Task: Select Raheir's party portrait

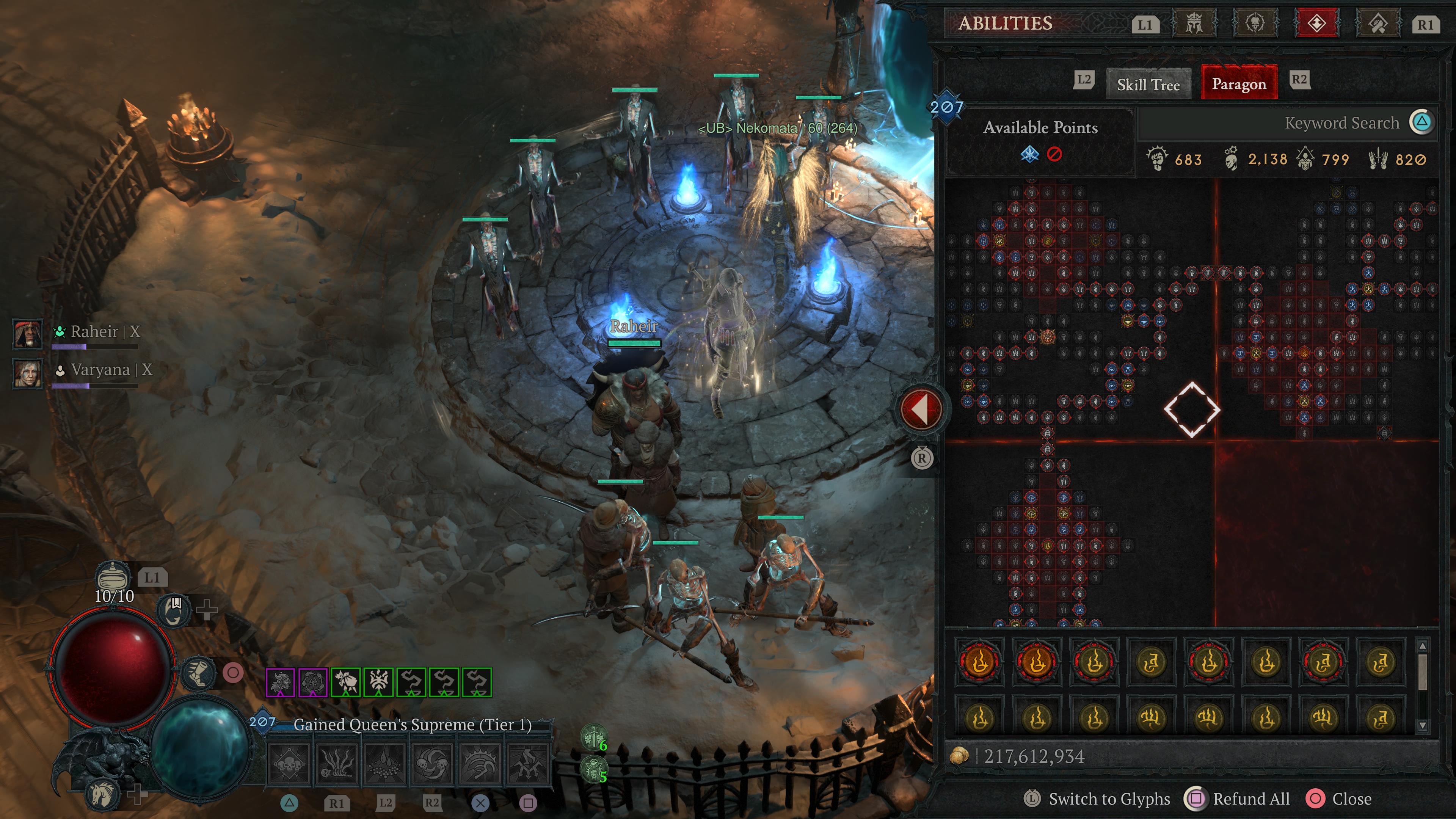Action: pyautogui.click(x=27, y=333)
